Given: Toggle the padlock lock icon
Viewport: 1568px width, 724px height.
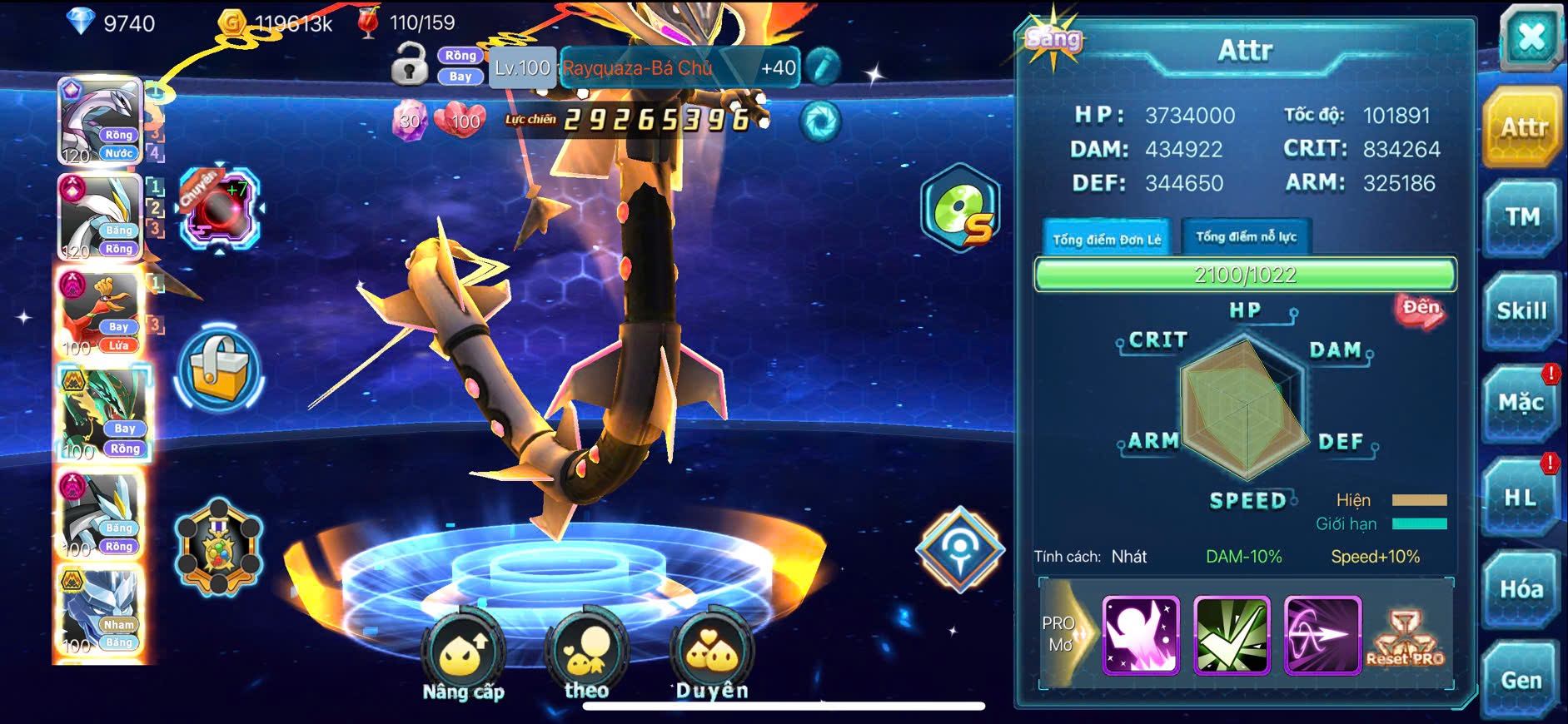Looking at the screenshot, I should click(x=409, y=65).
